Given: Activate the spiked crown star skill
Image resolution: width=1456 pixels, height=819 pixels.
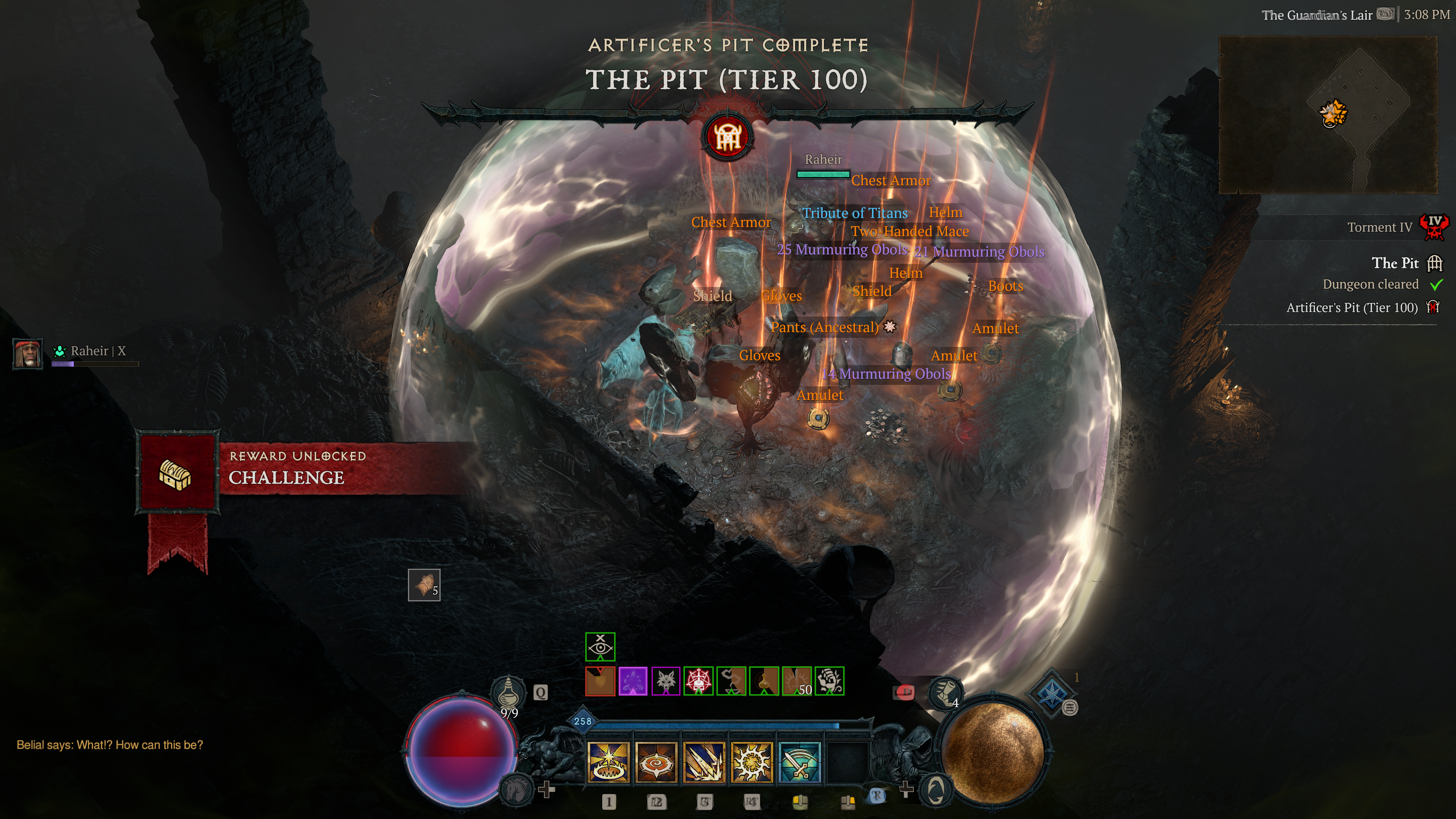Looking at the screenshot, I should [608, 763].
